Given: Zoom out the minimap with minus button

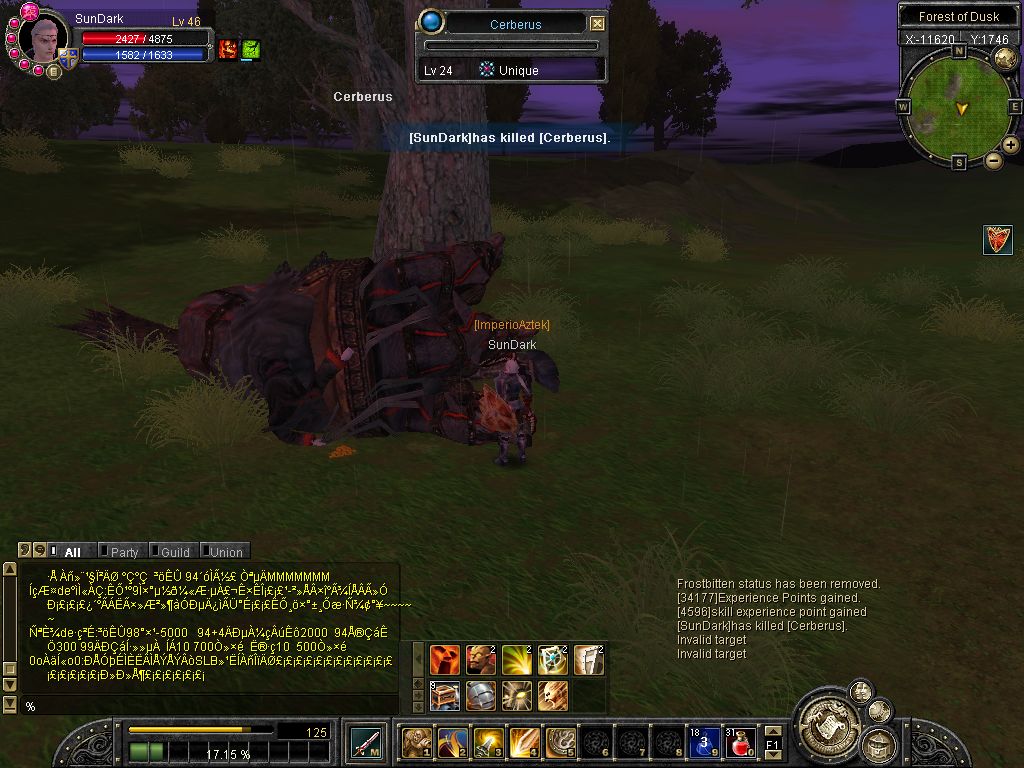Looking at the screenshot, I should (x=994, y=160).
